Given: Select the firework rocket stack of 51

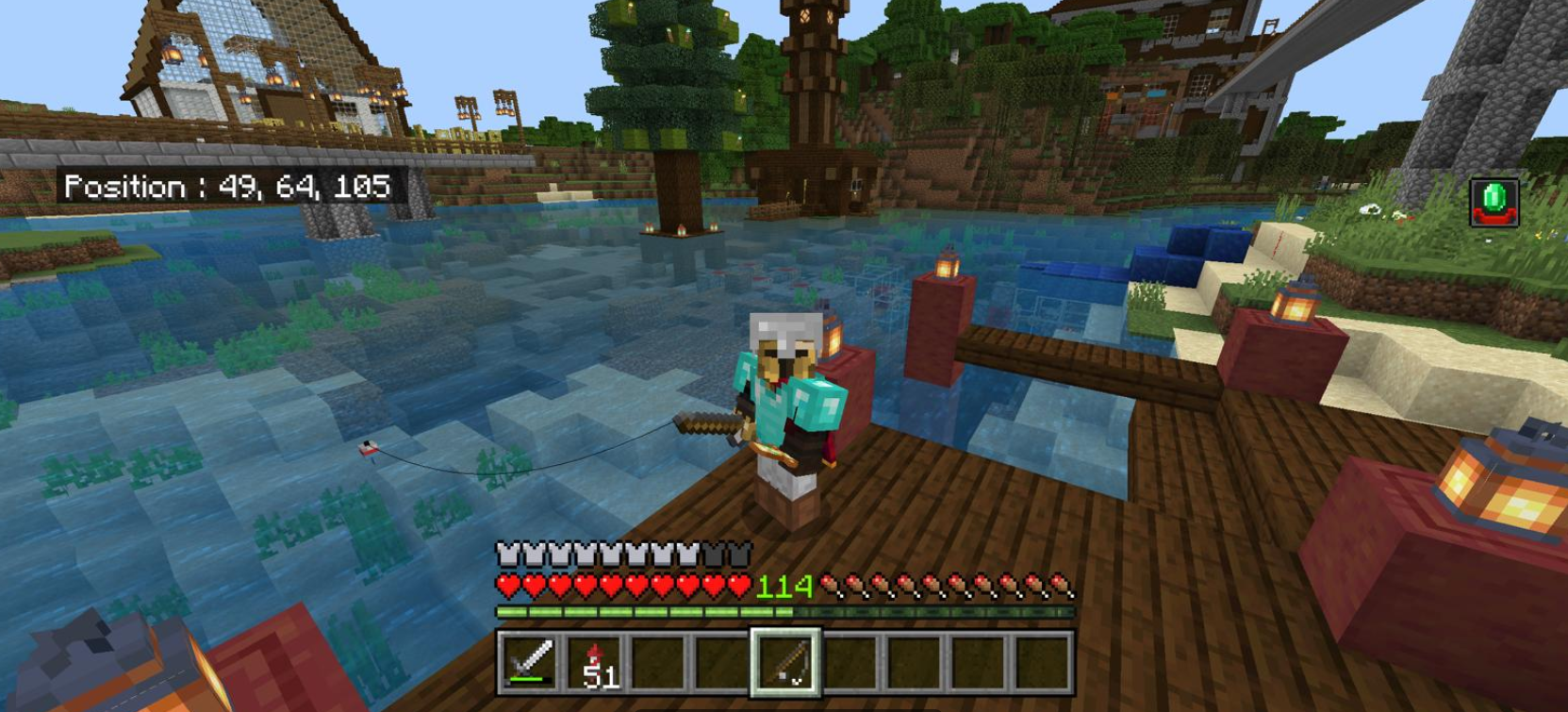Looking at the screenshot, I should [594, 662].
